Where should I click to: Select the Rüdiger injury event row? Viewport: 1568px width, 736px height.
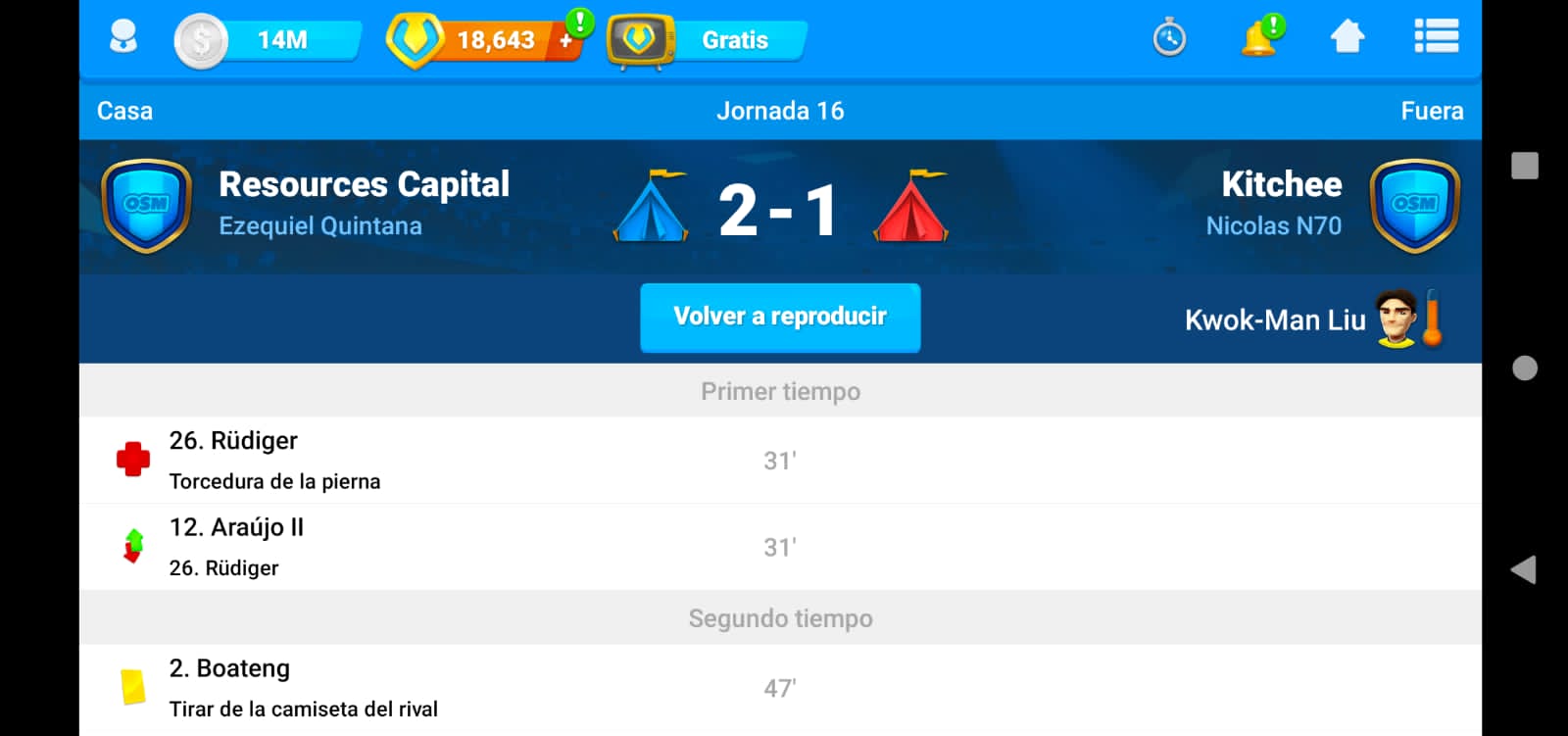point(780,461)
